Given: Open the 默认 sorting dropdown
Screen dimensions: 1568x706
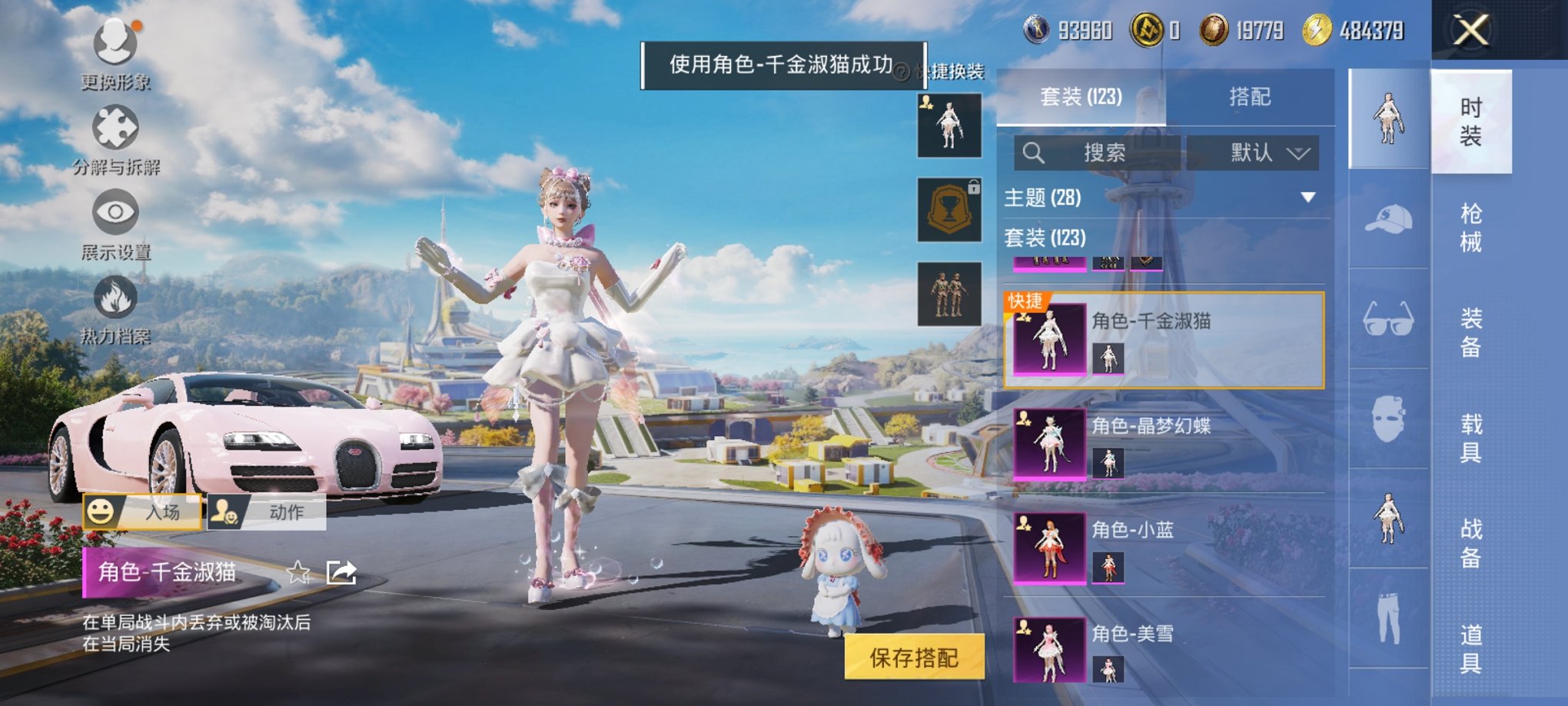Looking at the screenshot, I should coord(1251,153).
